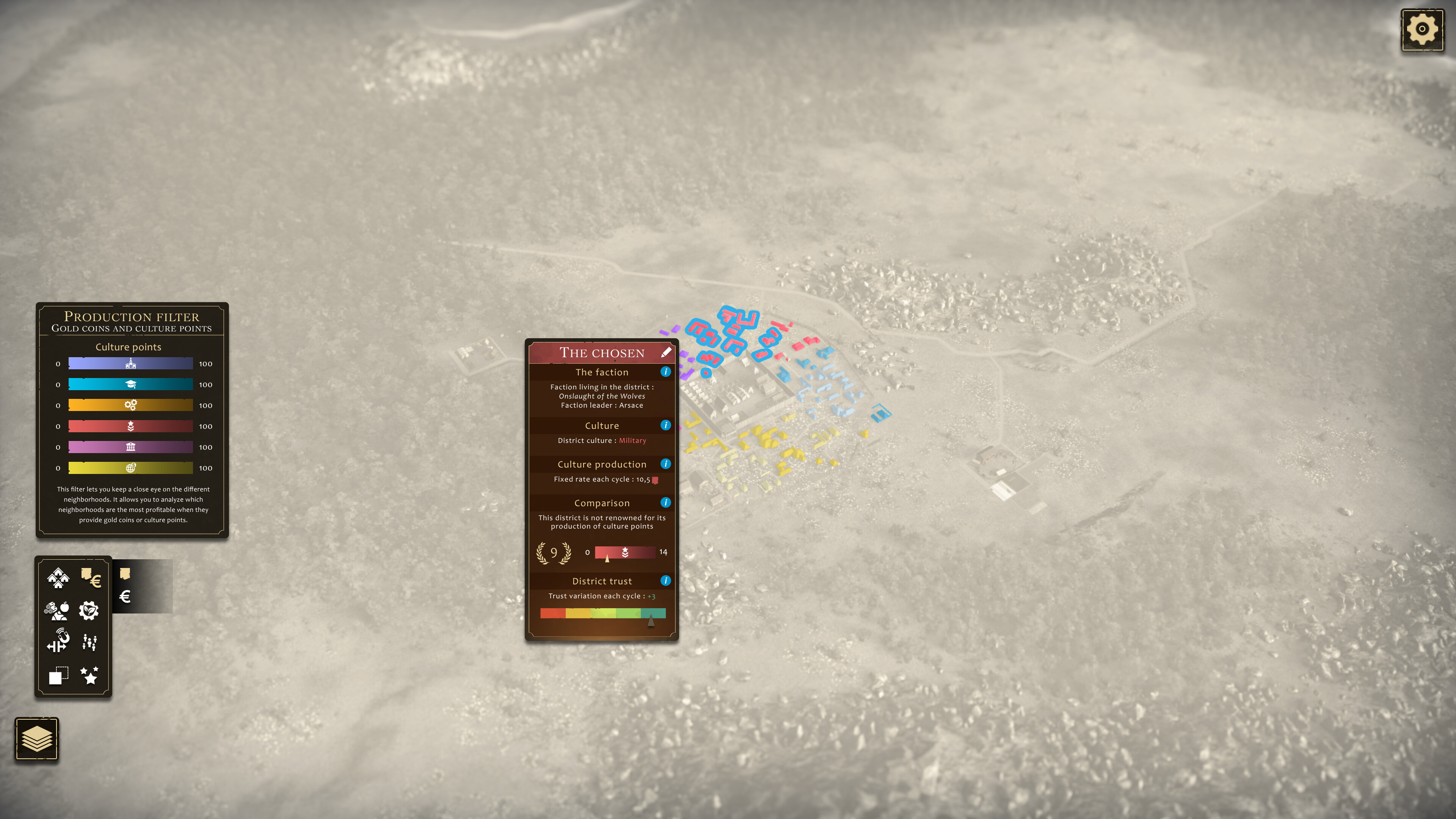Toggle the military culture points slider bar
1456x819 pixels.
(x=130, y=426)
